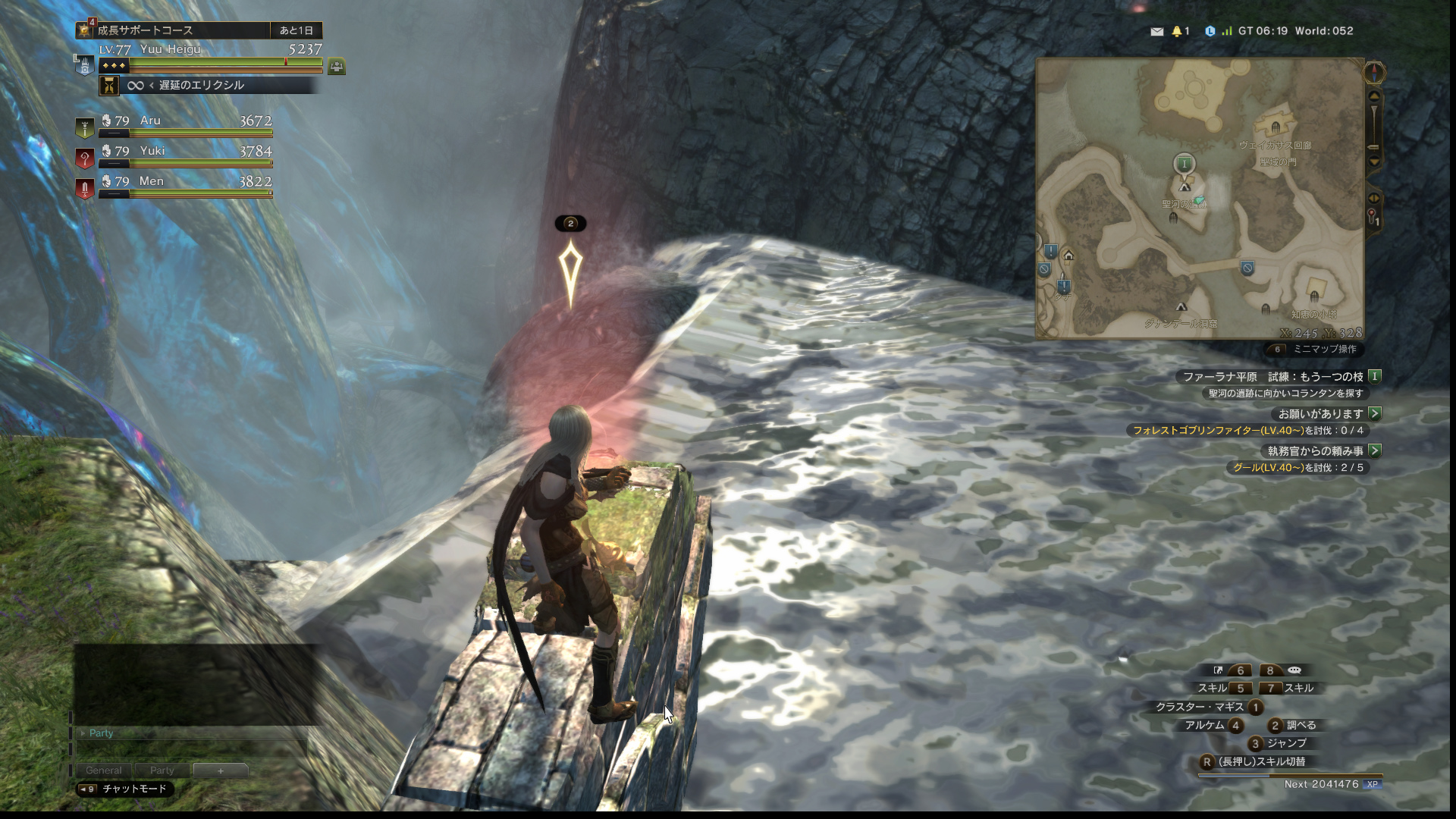Click the compass icon beside the minimap
Viewport: 1456px width, 819px height.
tap(1374, 72)
